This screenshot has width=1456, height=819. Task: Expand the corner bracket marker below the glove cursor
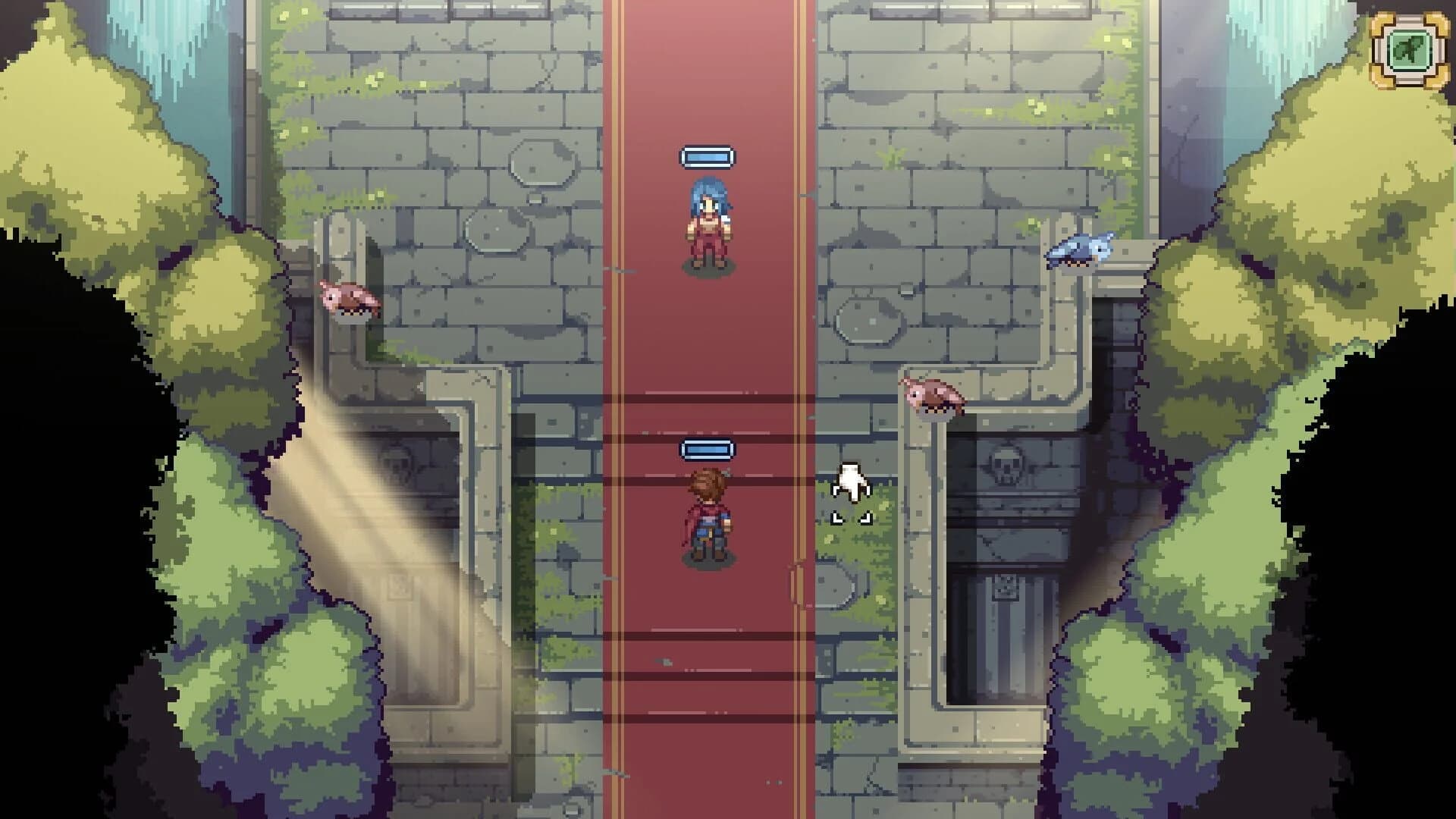tap(851, 517)
